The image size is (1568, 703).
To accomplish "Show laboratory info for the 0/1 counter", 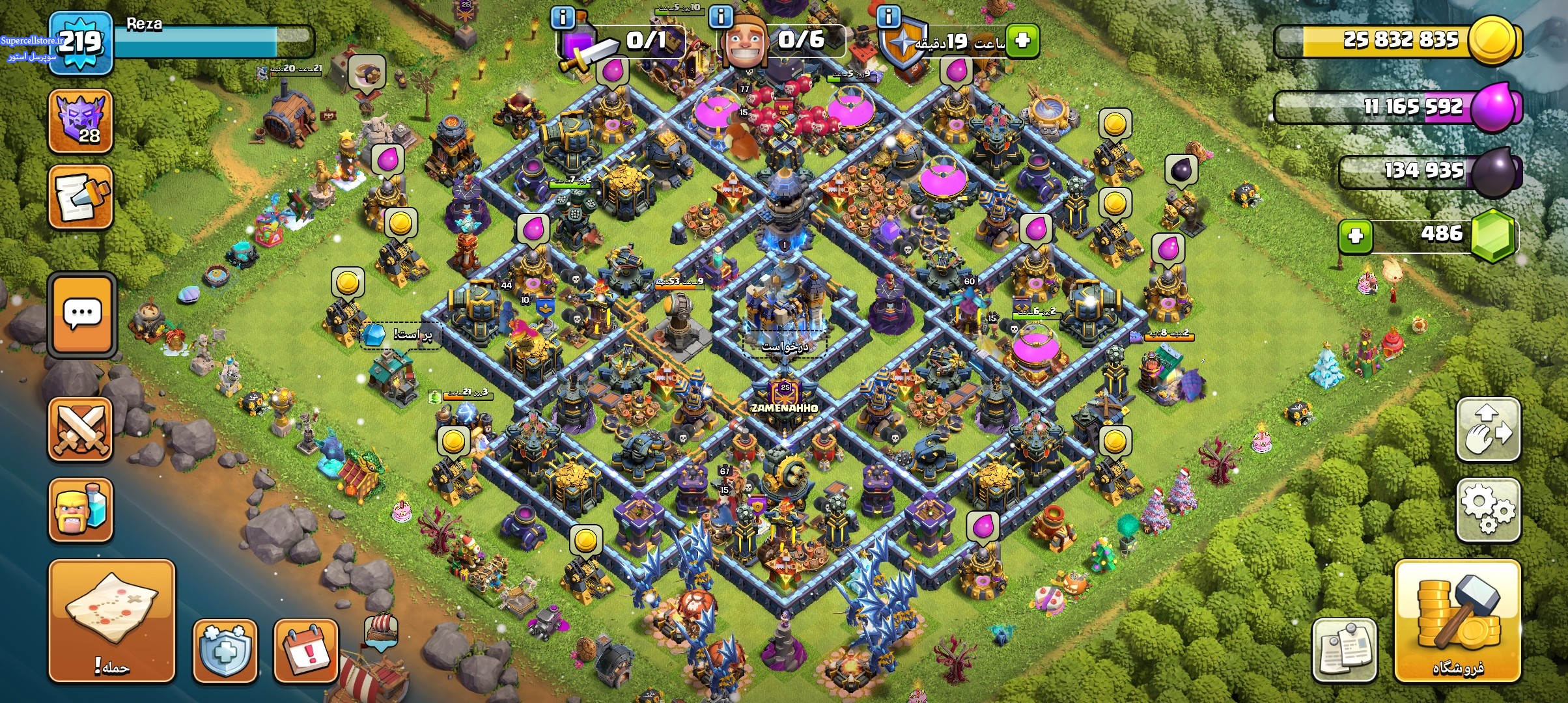I will [x=563, y=17].
